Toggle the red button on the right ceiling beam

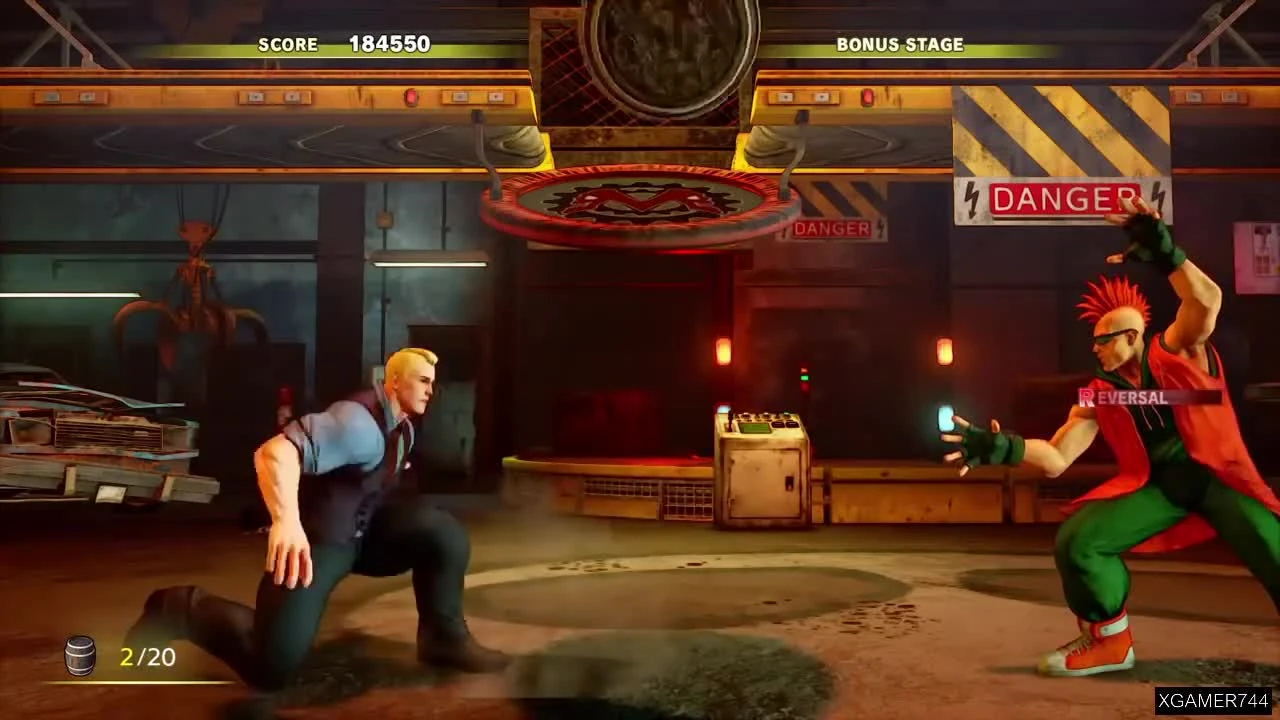(x=867, y=97)
